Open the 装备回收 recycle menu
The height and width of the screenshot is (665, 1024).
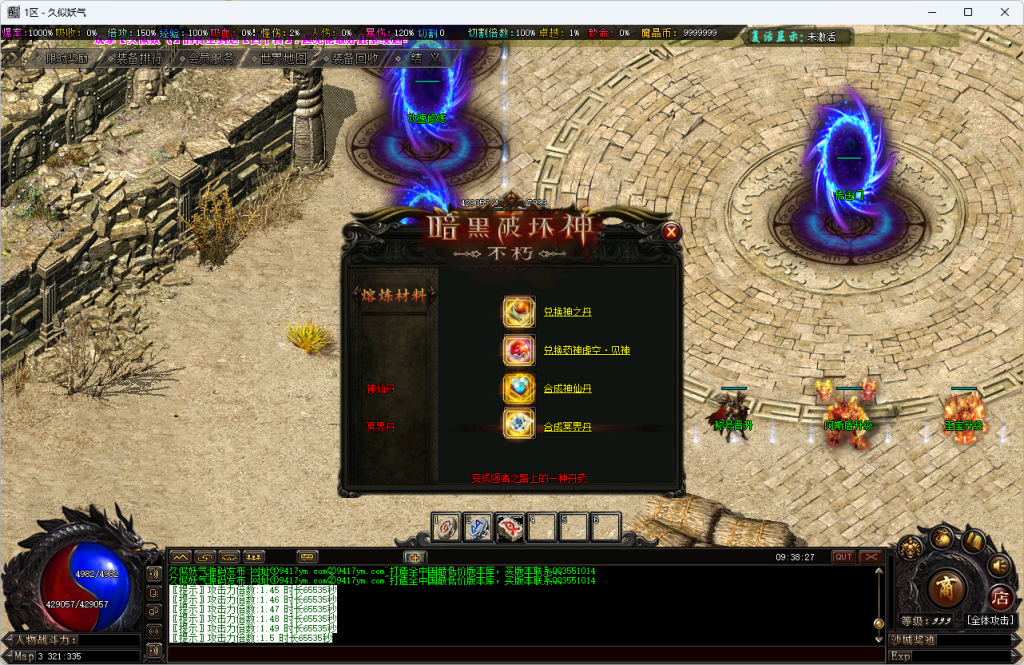coord(352,58)
